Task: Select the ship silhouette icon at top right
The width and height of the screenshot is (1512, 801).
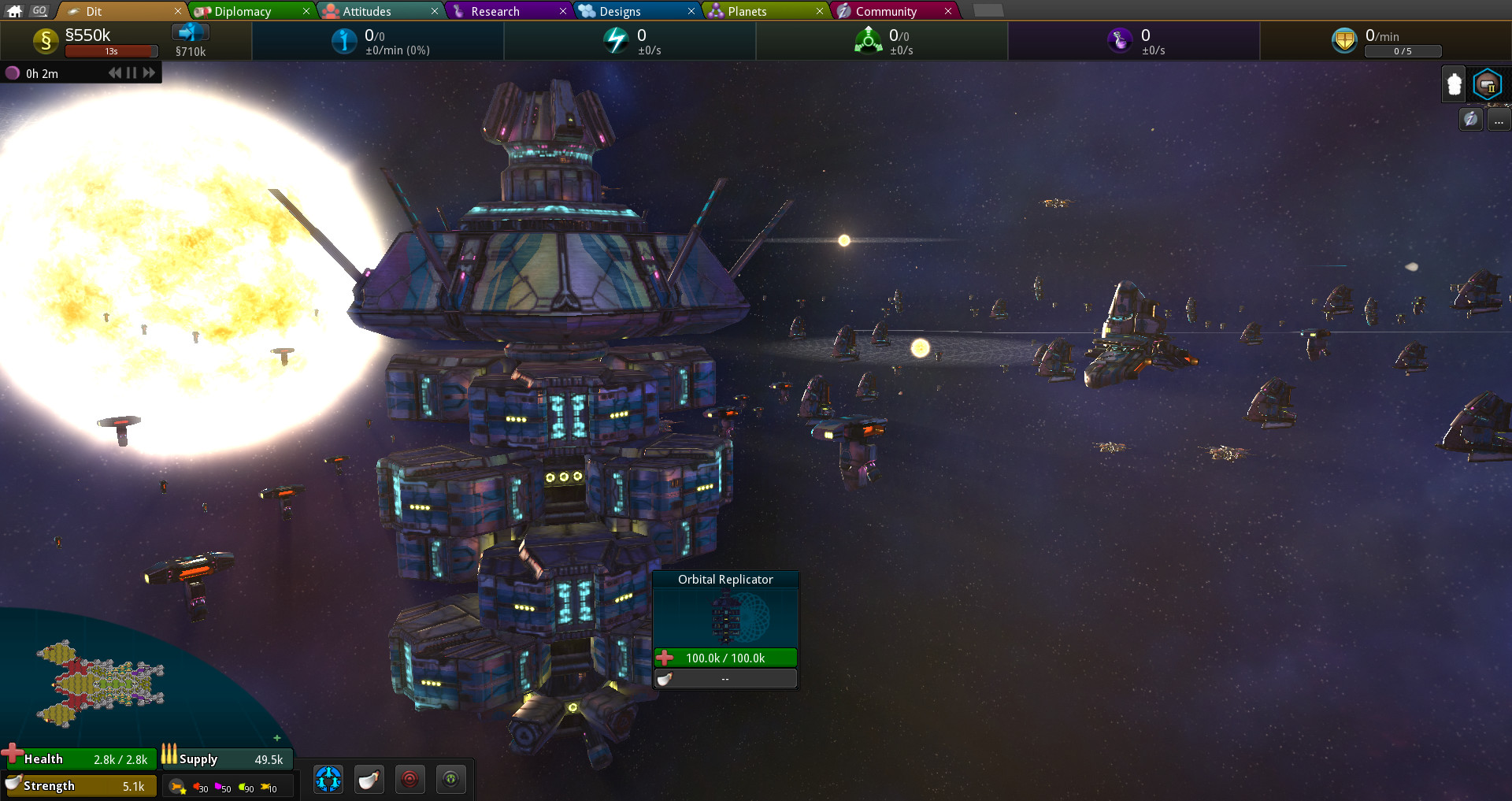Action: (x=1453, y=83)
